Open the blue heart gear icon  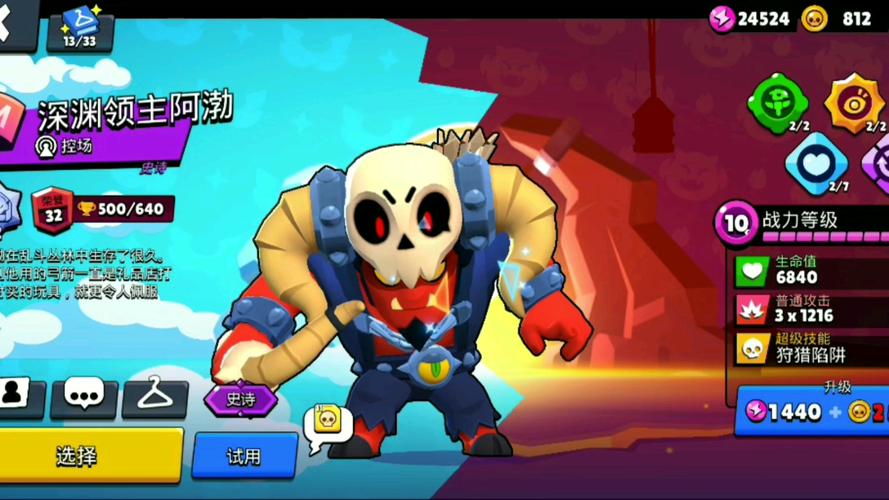click(x=815, y=161)
